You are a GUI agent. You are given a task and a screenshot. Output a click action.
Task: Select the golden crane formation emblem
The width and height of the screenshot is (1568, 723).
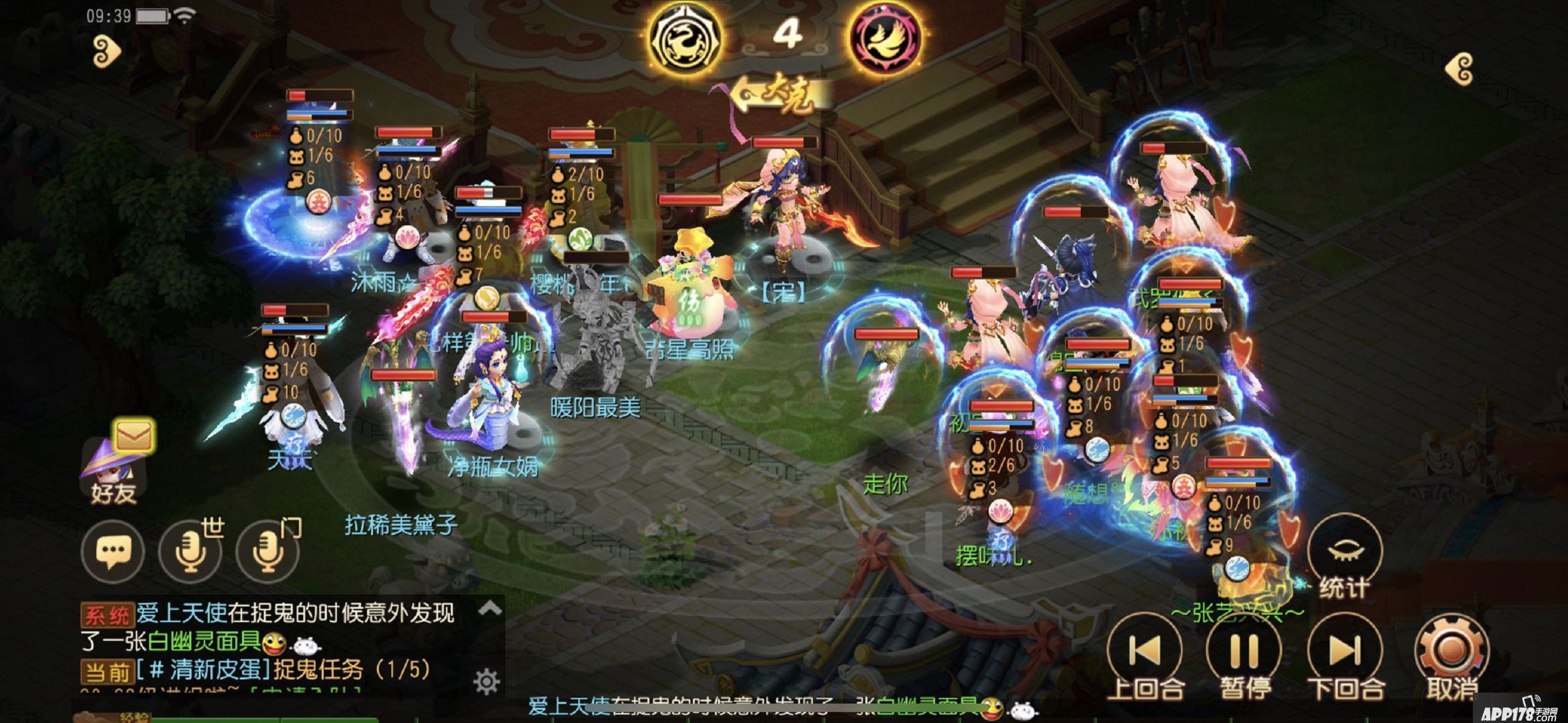point(685,38)
